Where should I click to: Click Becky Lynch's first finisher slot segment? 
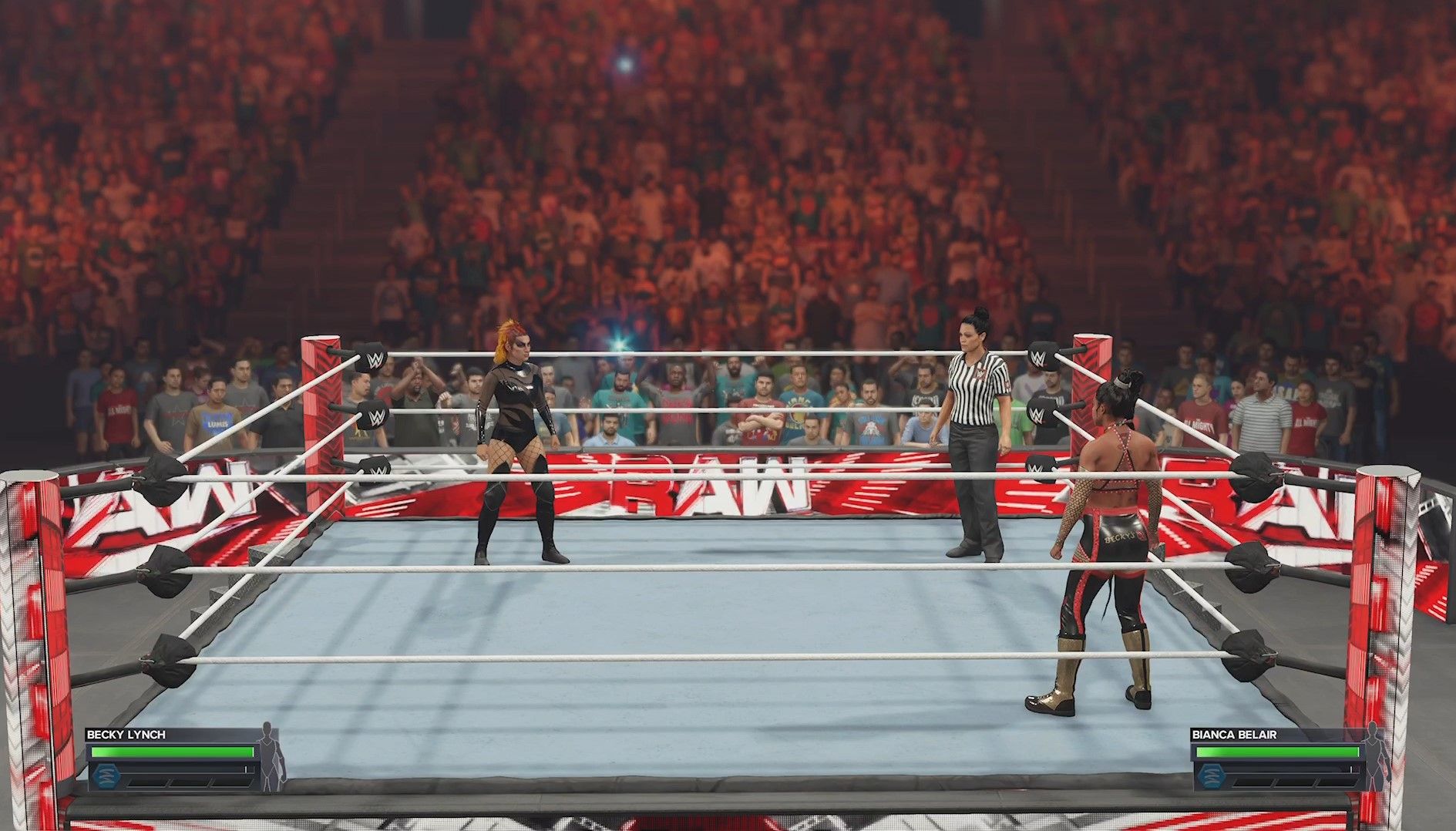(146, 782)
